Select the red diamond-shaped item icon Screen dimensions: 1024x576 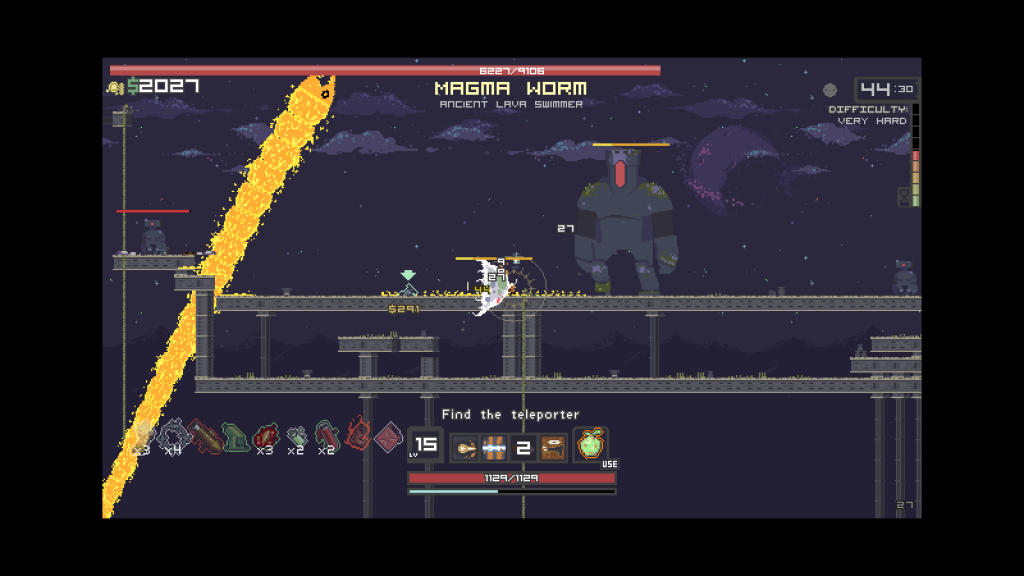[x=388, y=436]
